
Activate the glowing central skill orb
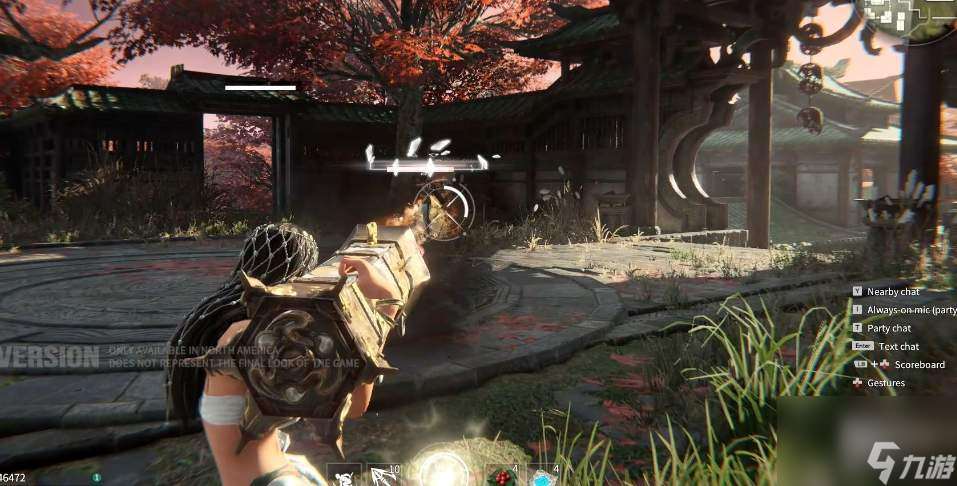point(442,470)
